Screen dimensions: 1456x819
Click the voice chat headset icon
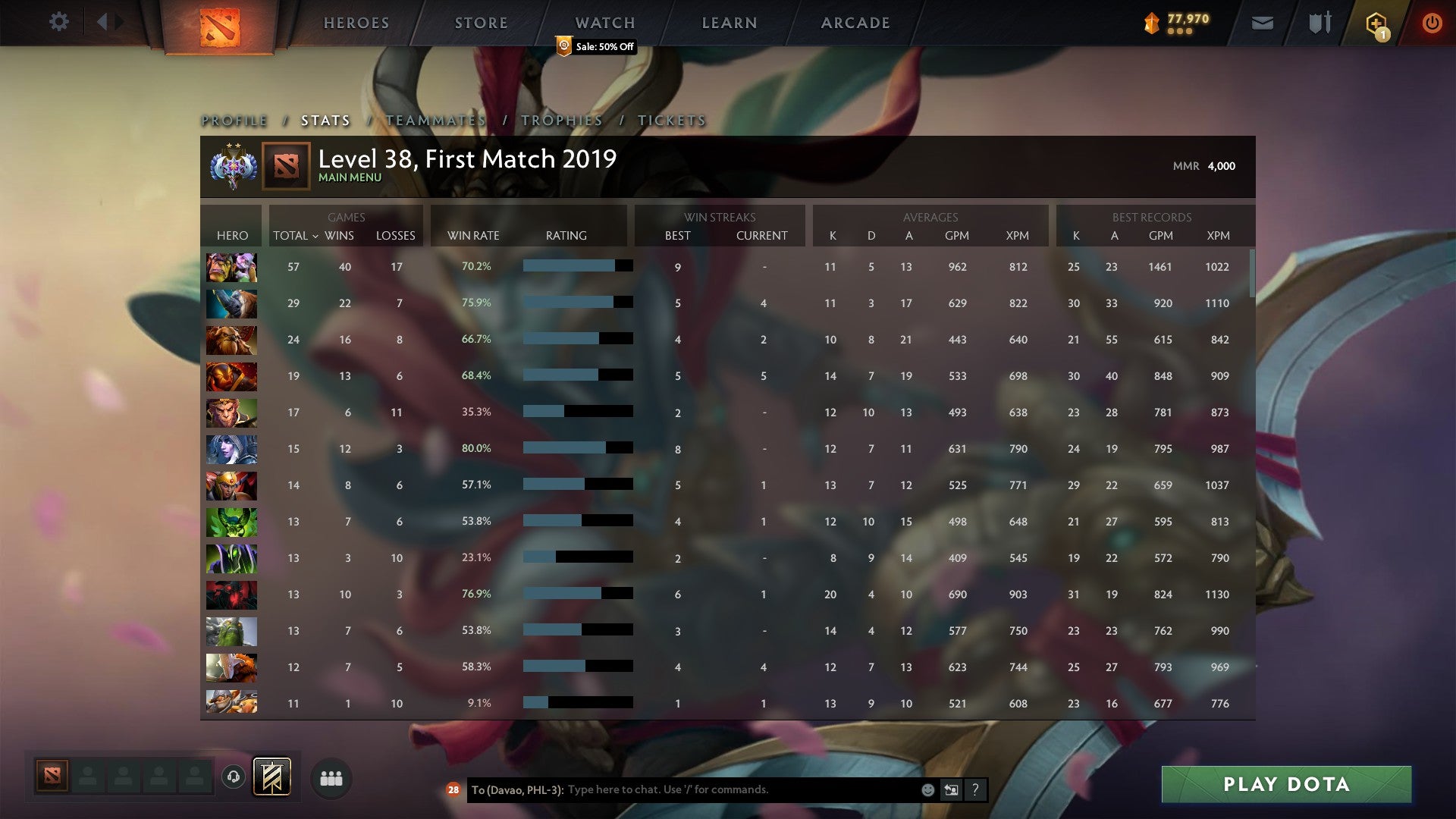pos(234,777)
